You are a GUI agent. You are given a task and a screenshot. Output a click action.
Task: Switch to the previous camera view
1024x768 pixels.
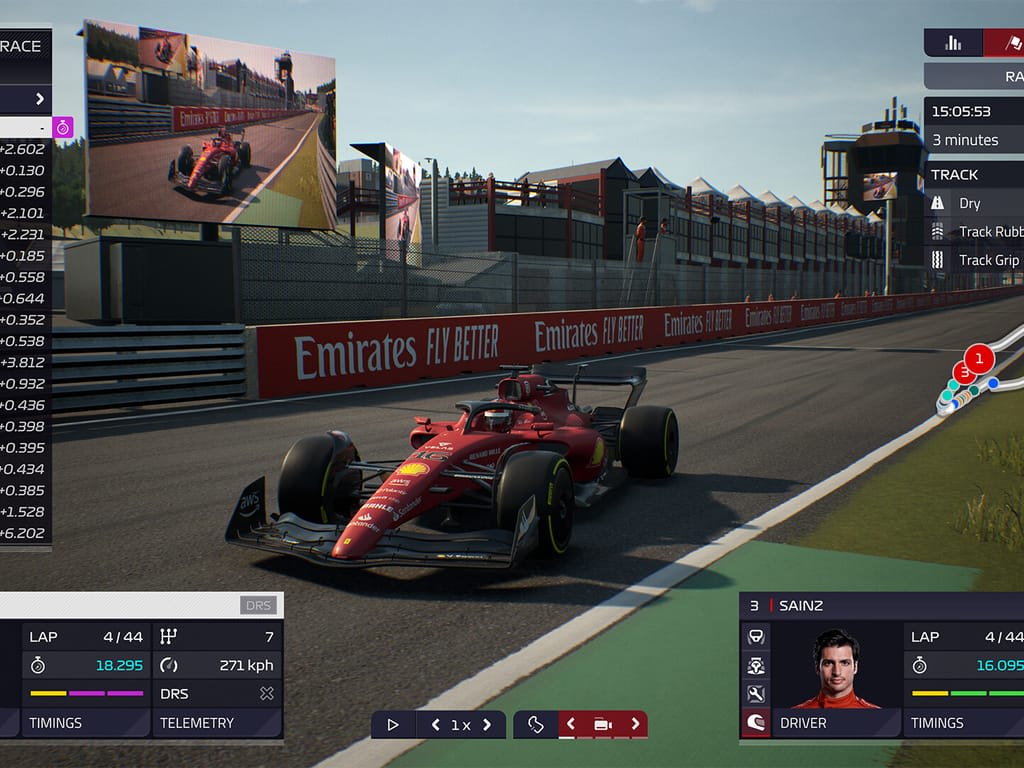tap(571, 725)
